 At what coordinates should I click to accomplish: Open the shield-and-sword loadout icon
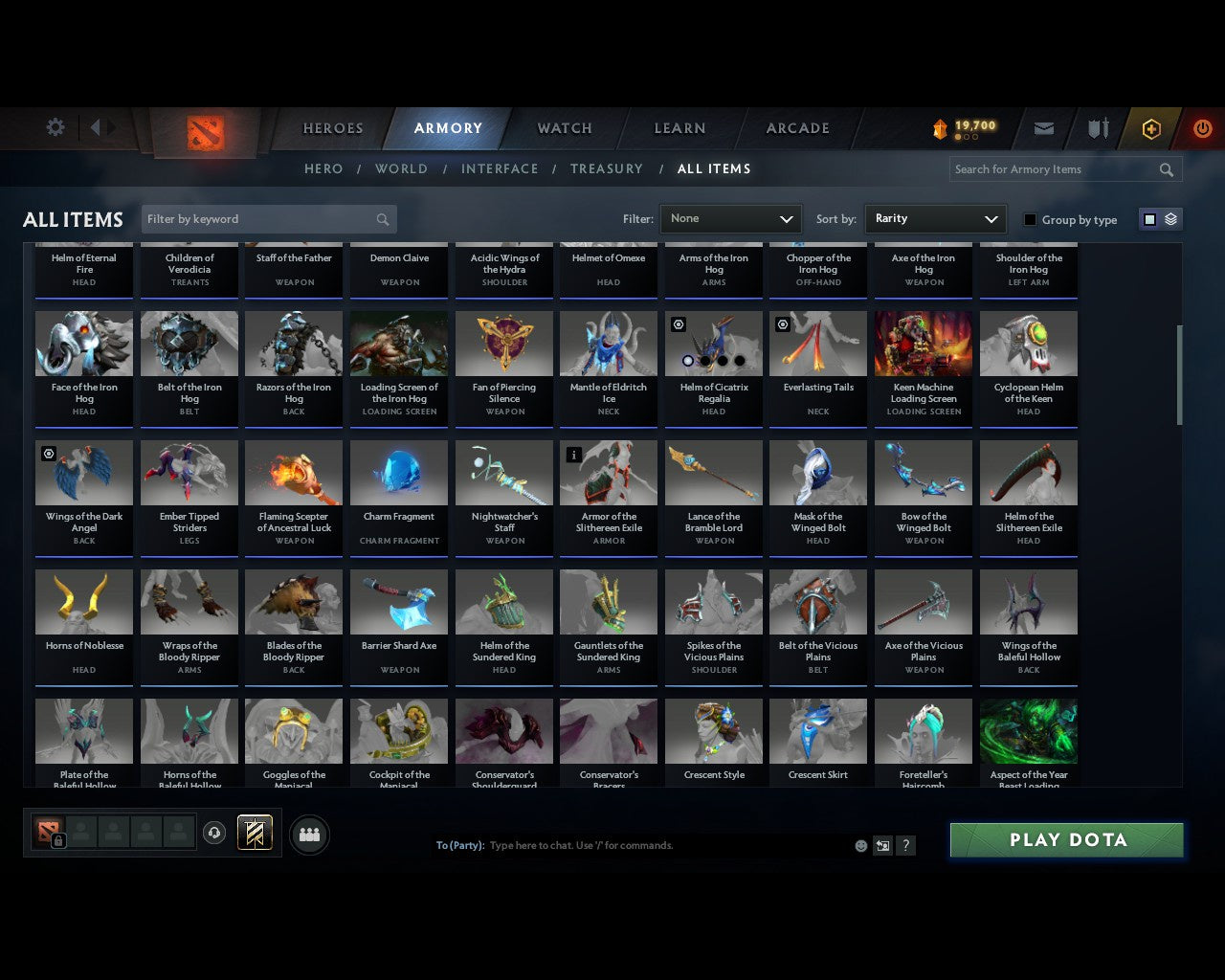point(1097,127)
